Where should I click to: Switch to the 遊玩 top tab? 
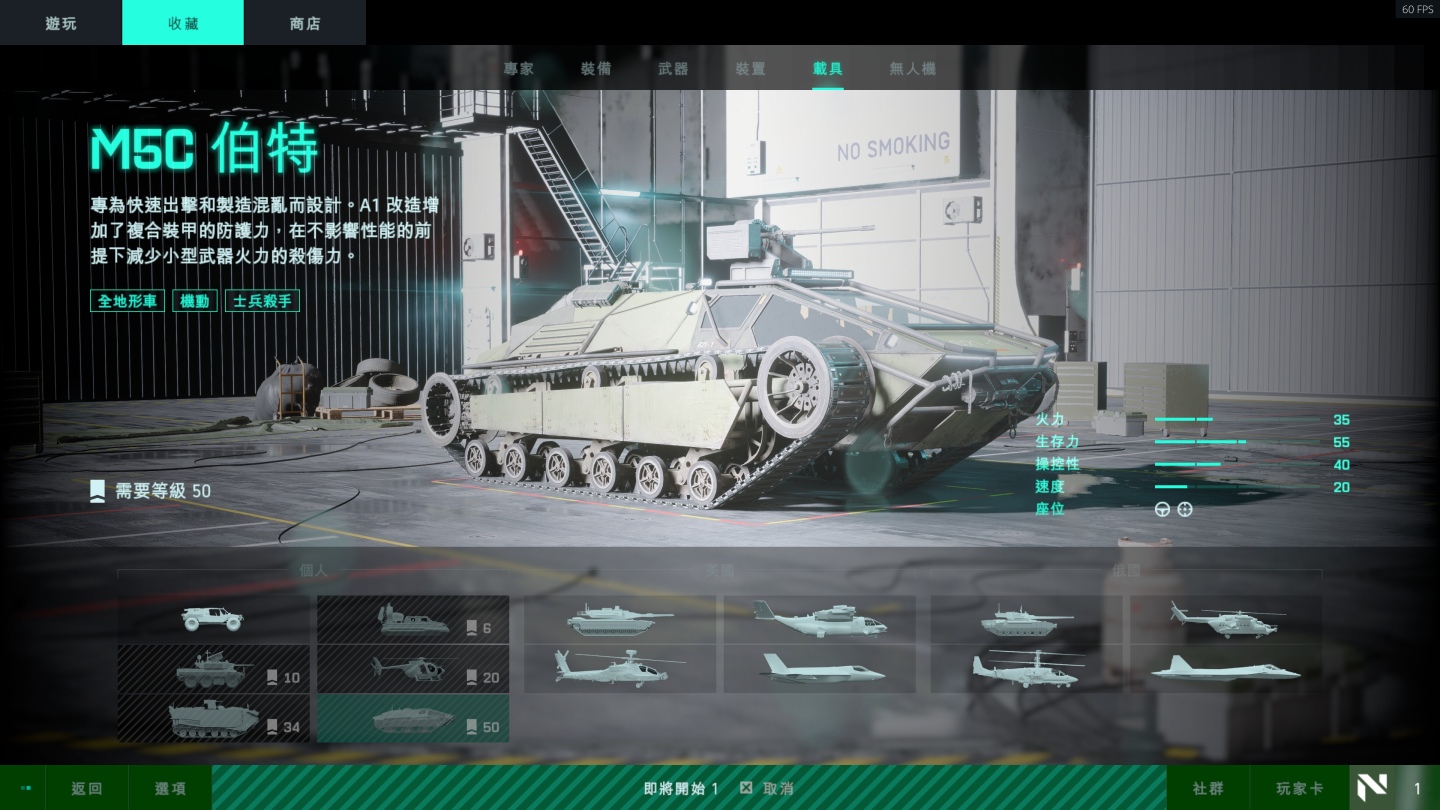click(x=61, y=23)
